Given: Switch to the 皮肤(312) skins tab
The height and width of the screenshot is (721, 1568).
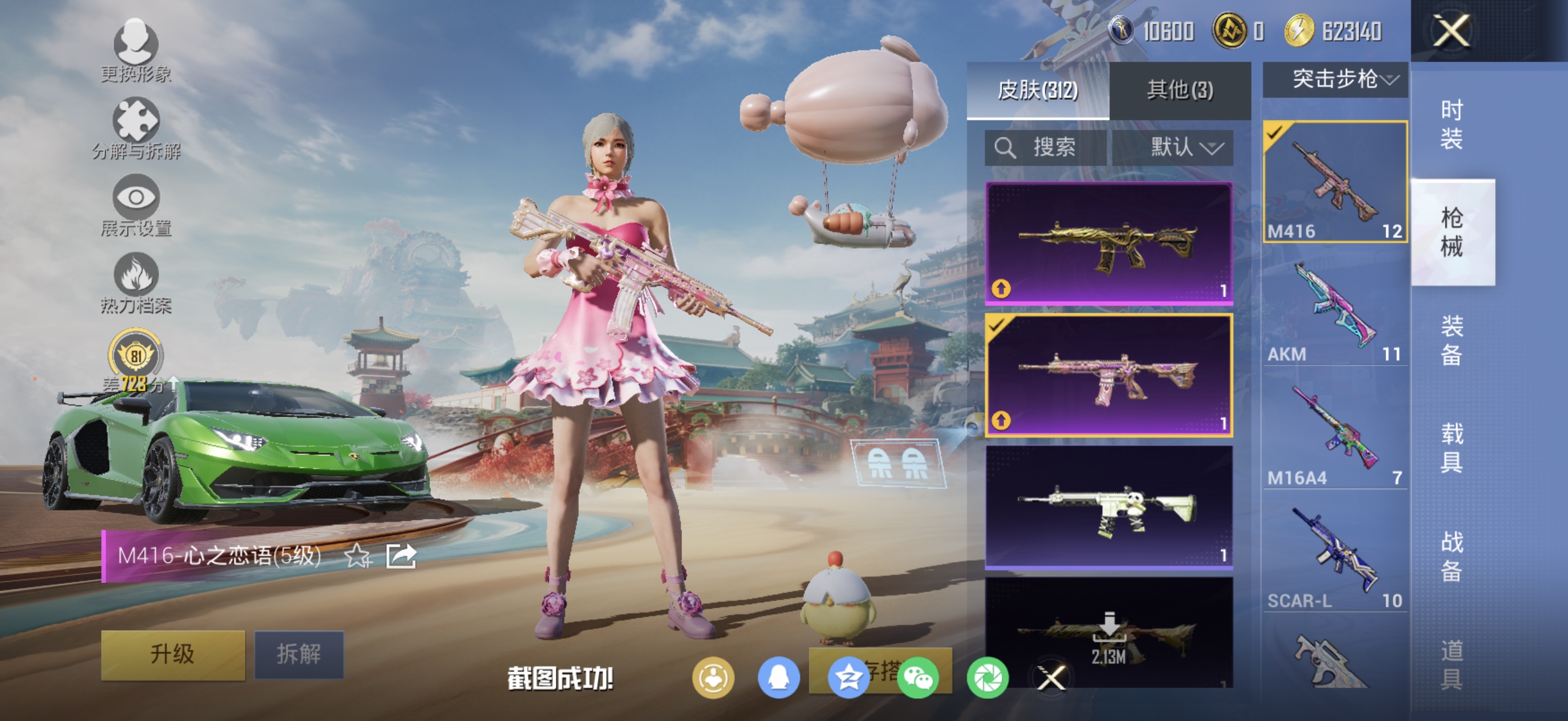Looking at the screenshot, I should [x=1037, y=90].
